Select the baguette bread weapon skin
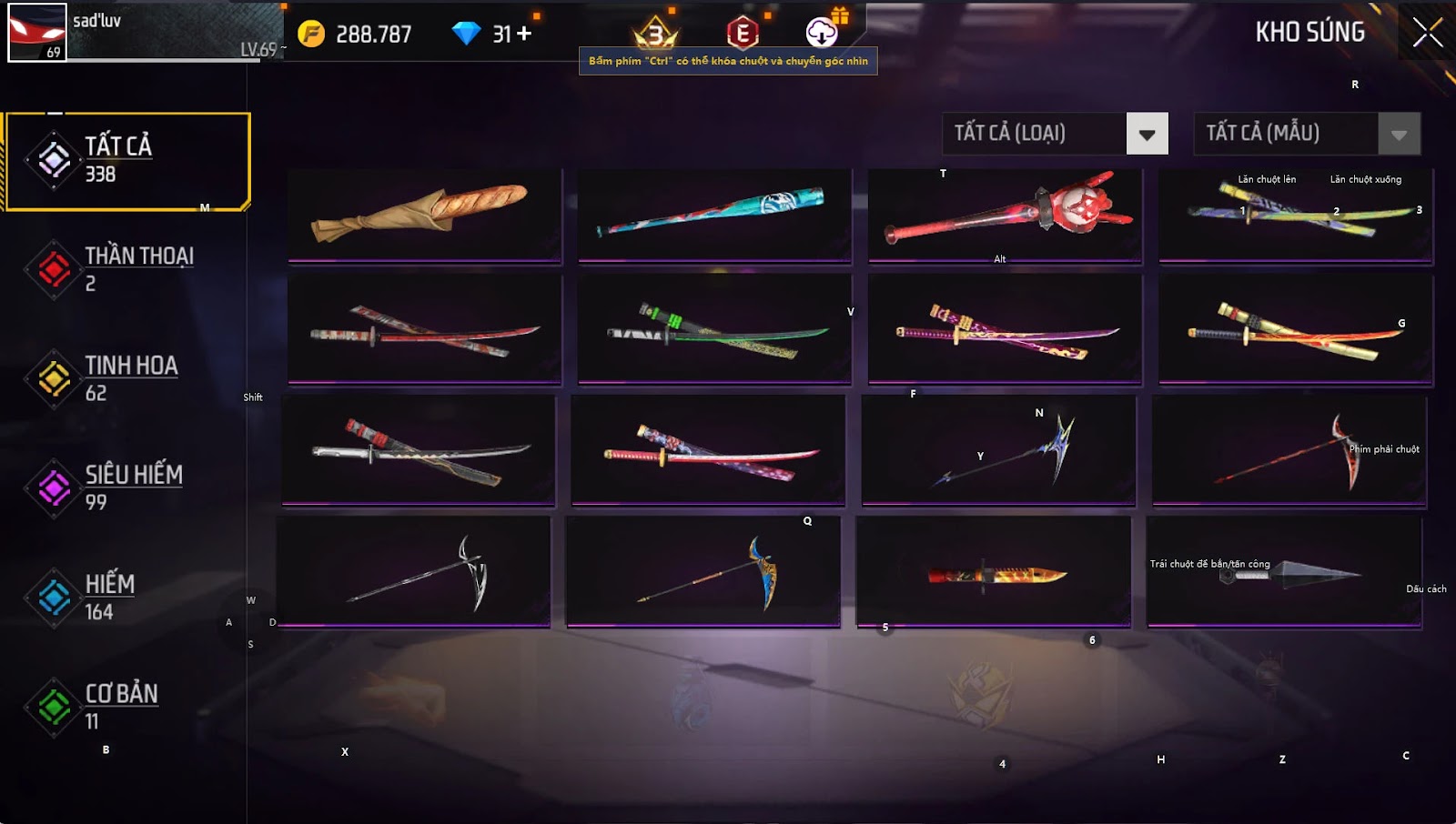This screenshot has width=1456, height=824. point(424,216)
